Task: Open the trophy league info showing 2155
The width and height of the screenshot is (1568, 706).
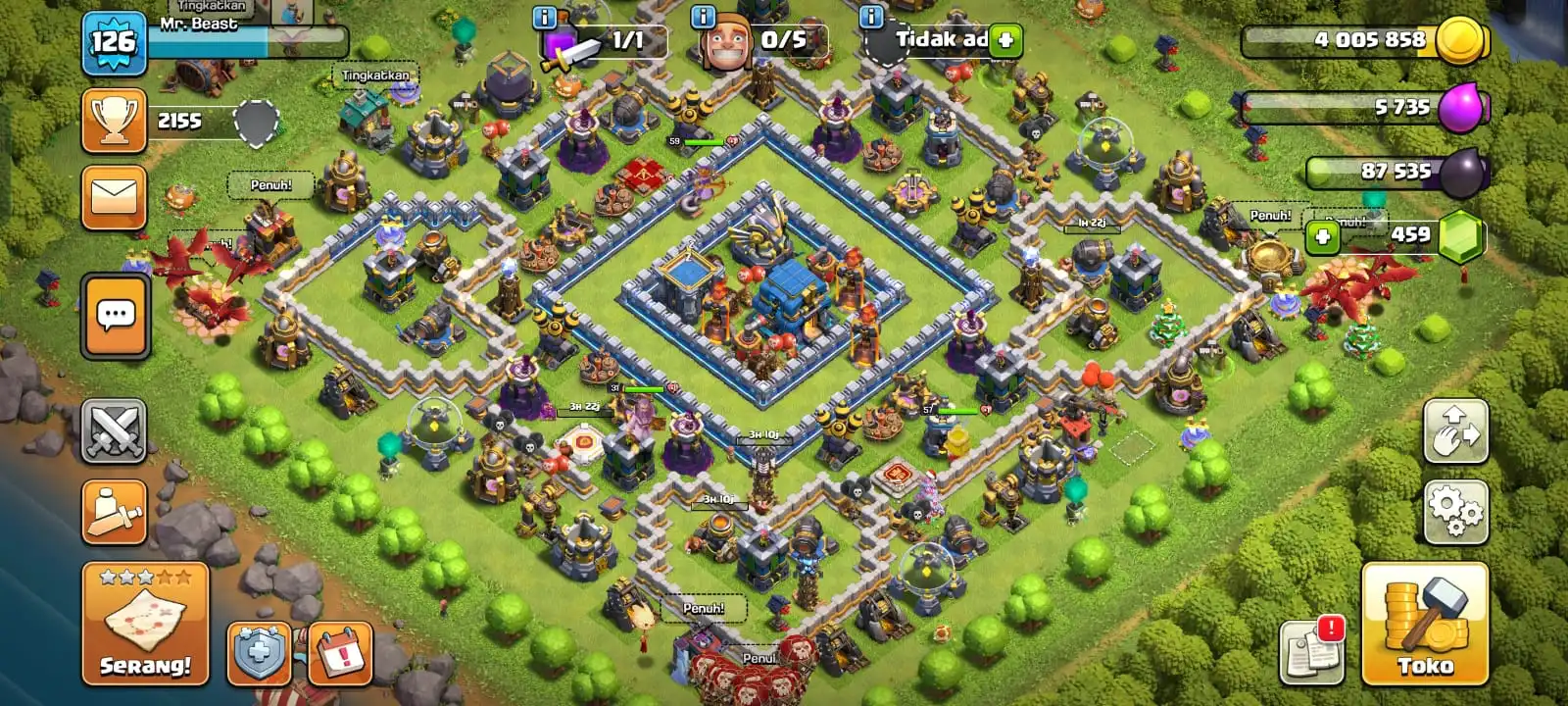Action: [113, 119]
